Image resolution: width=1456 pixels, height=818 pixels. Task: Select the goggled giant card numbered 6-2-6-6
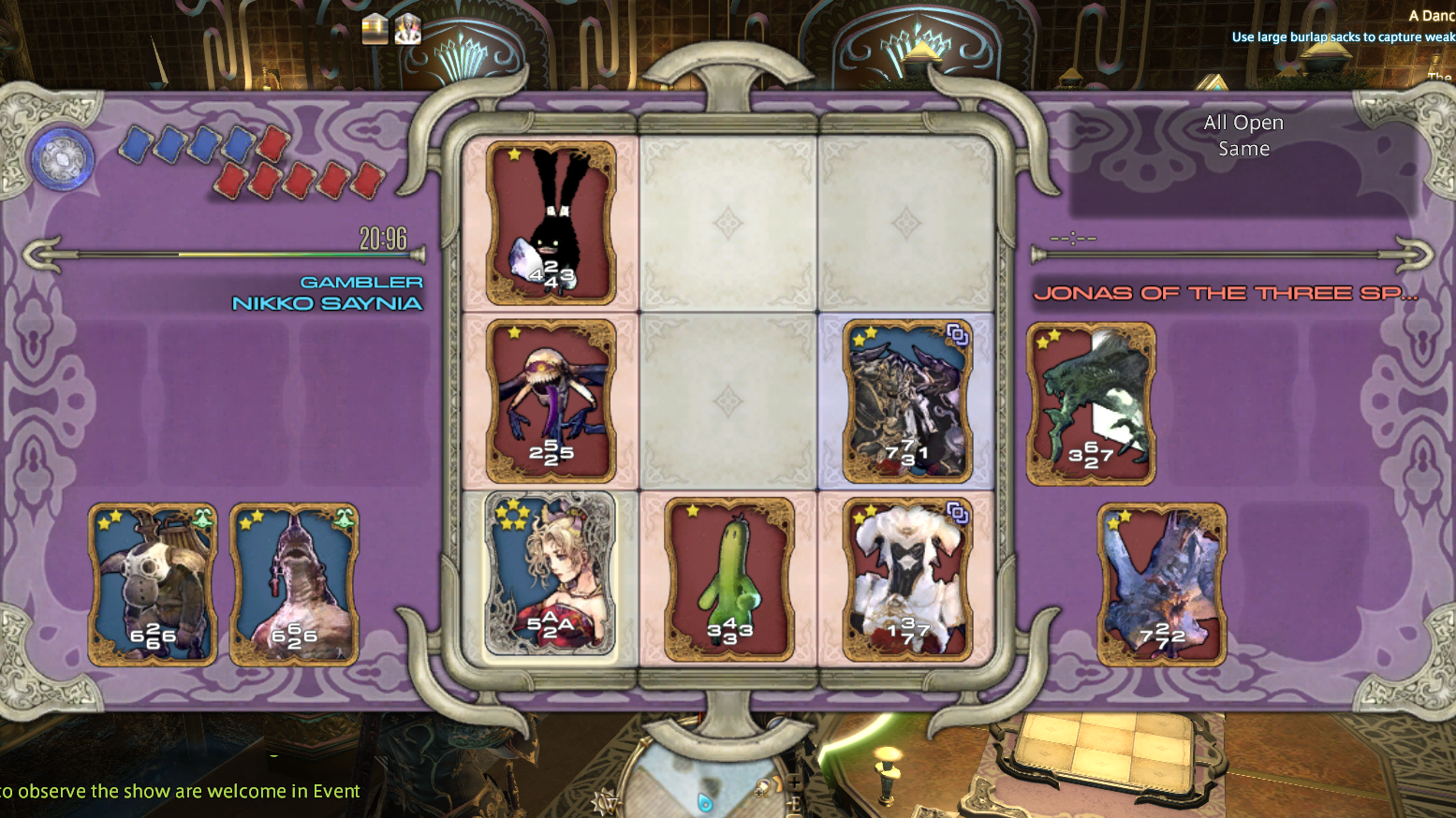click(153, 585)
